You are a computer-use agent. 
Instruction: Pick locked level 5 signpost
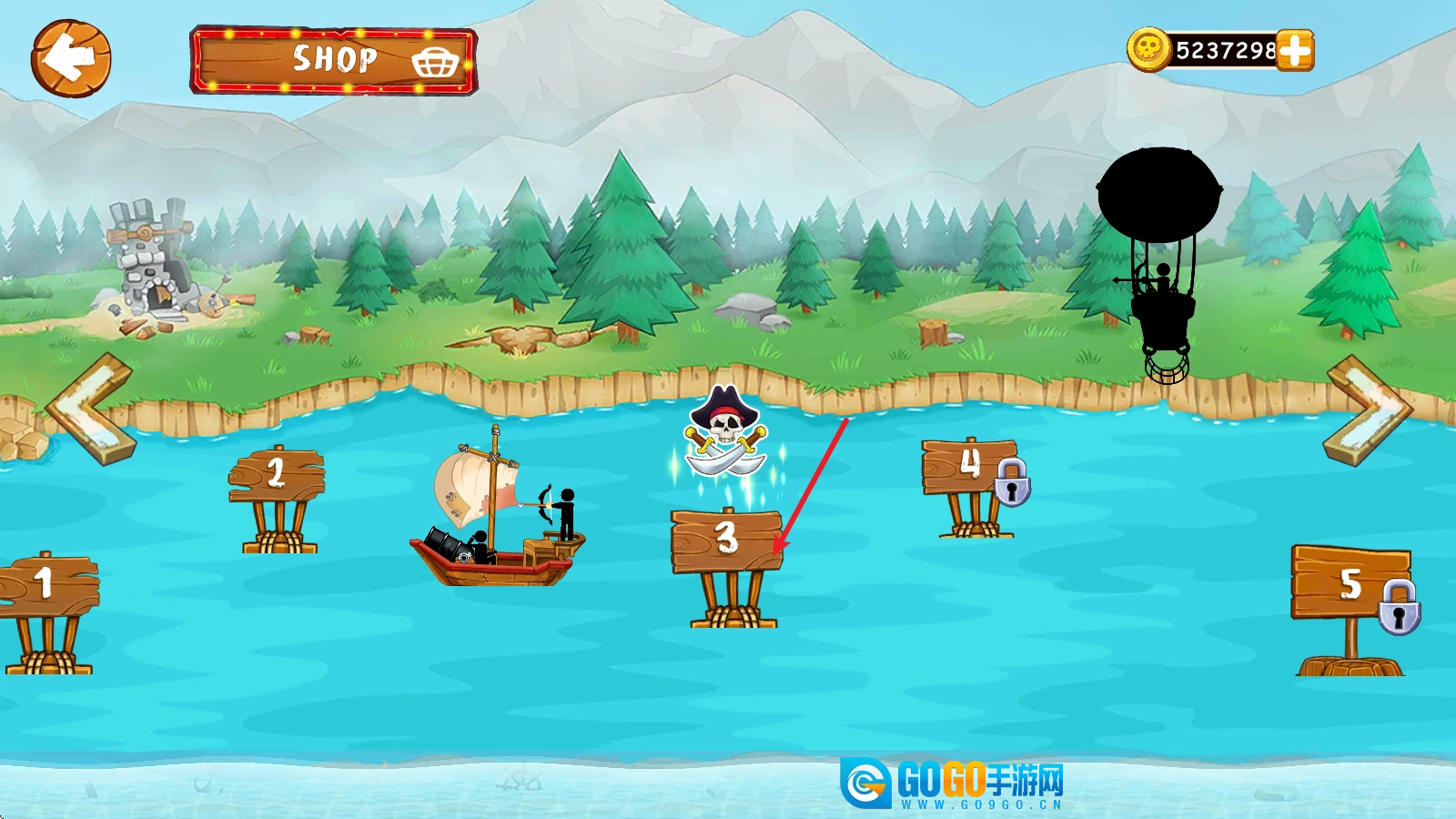[x=1350, y=584]
